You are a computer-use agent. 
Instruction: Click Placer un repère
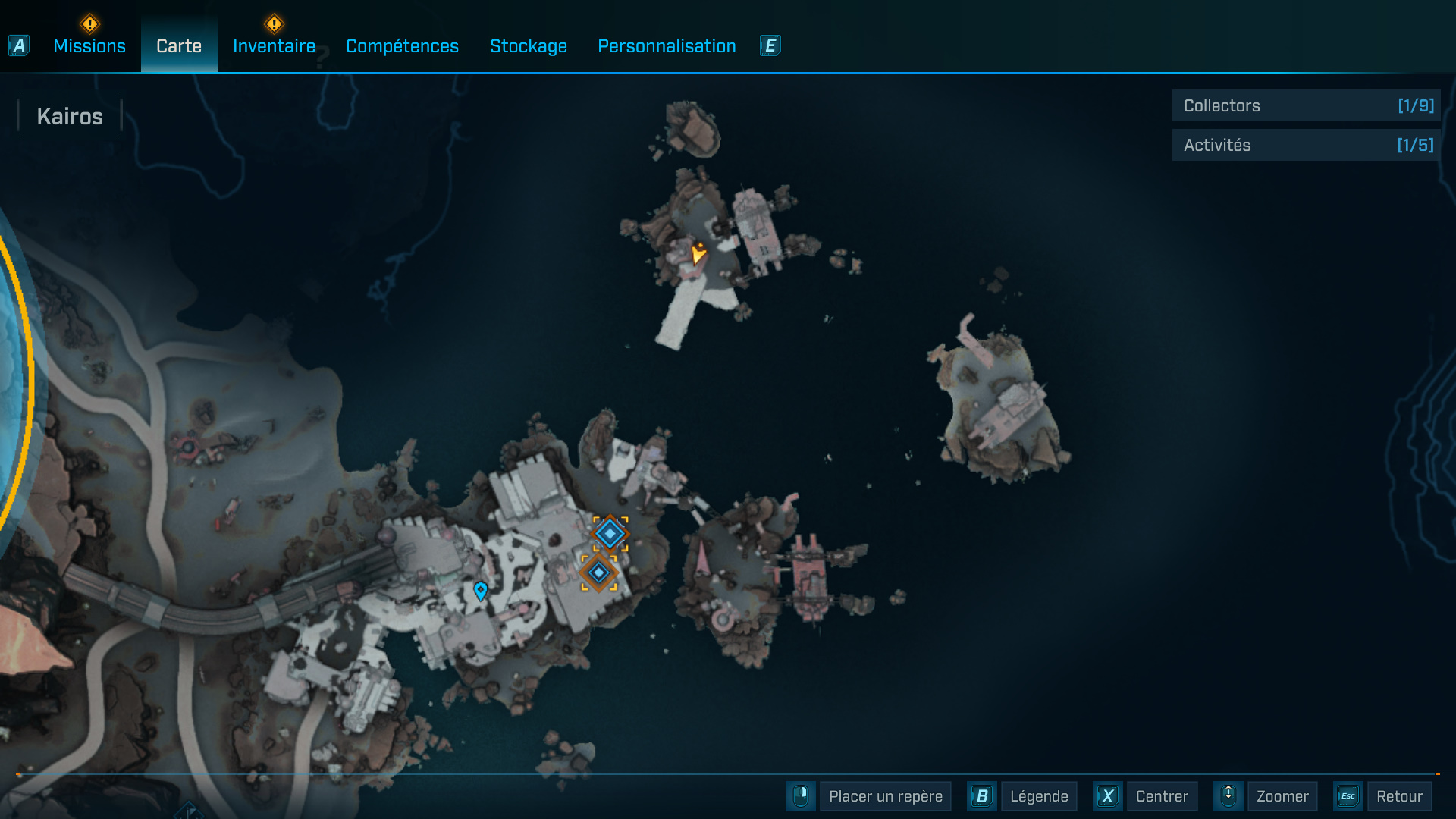(x=885, y=796)
